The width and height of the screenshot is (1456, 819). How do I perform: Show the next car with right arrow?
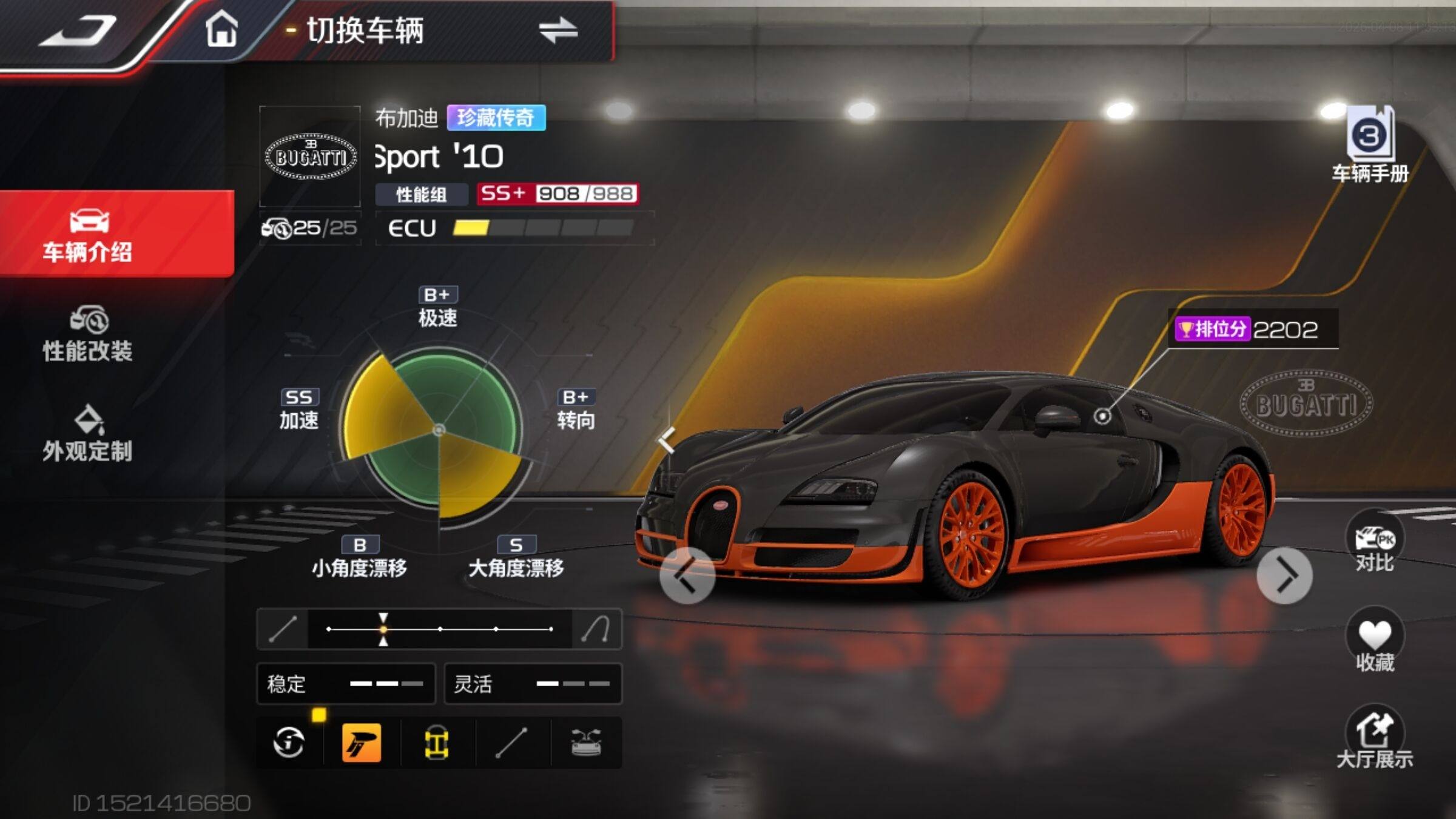1284,575
